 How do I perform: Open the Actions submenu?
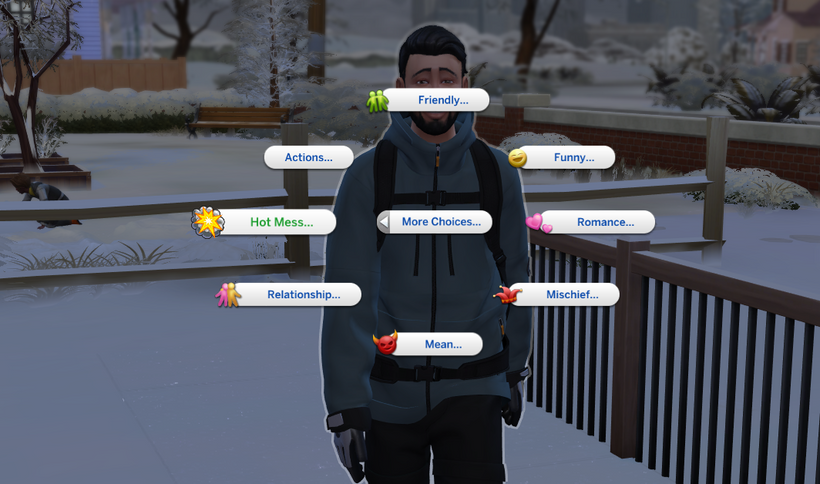(309, 157)
